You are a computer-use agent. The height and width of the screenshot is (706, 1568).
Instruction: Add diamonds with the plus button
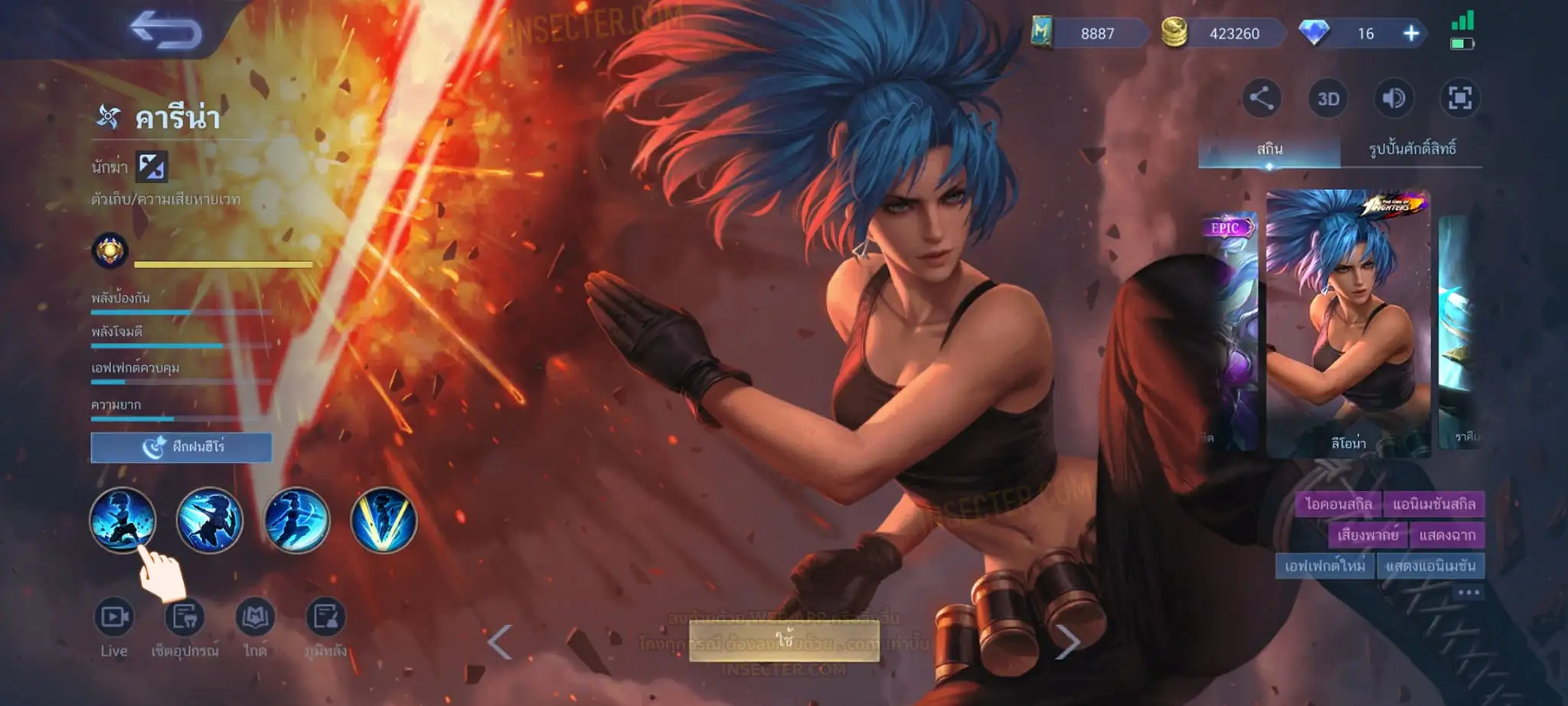(1411, 34)
